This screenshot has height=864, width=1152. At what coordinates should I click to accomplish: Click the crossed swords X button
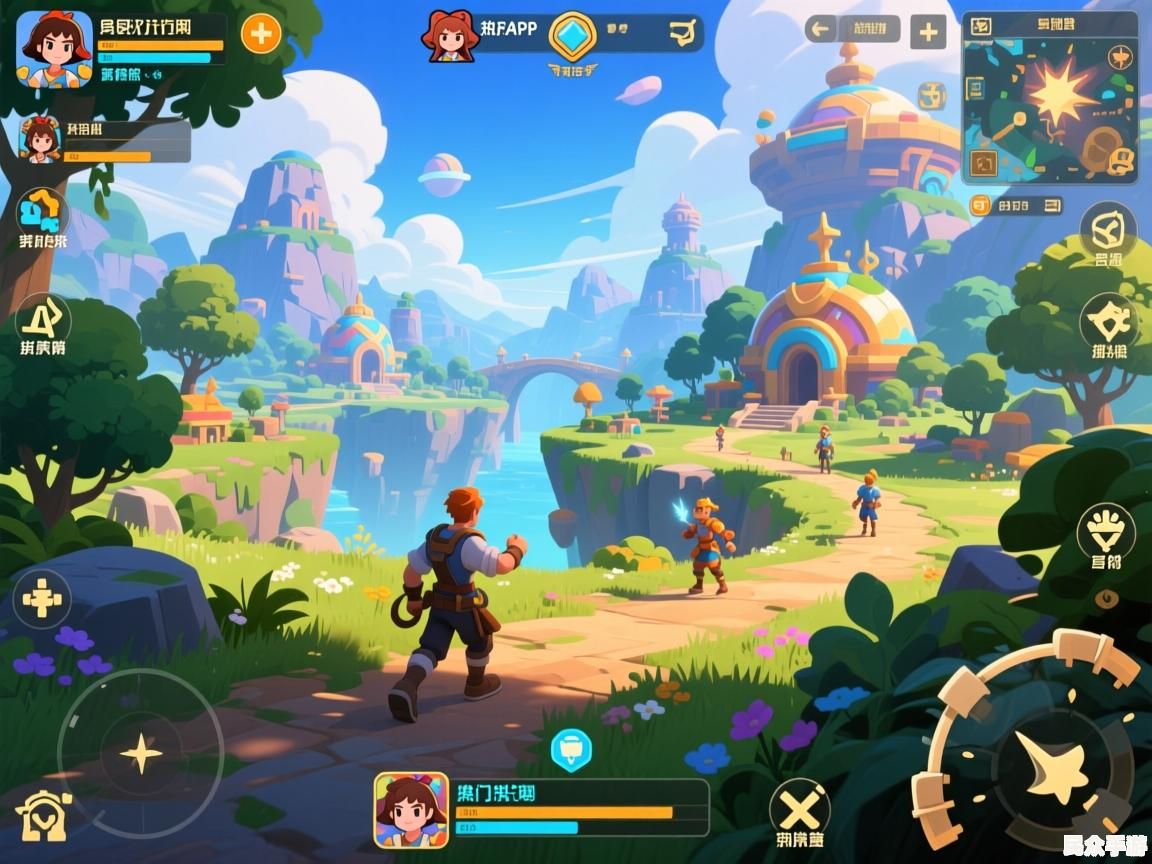pyautogui.click(x=800, y=806)
